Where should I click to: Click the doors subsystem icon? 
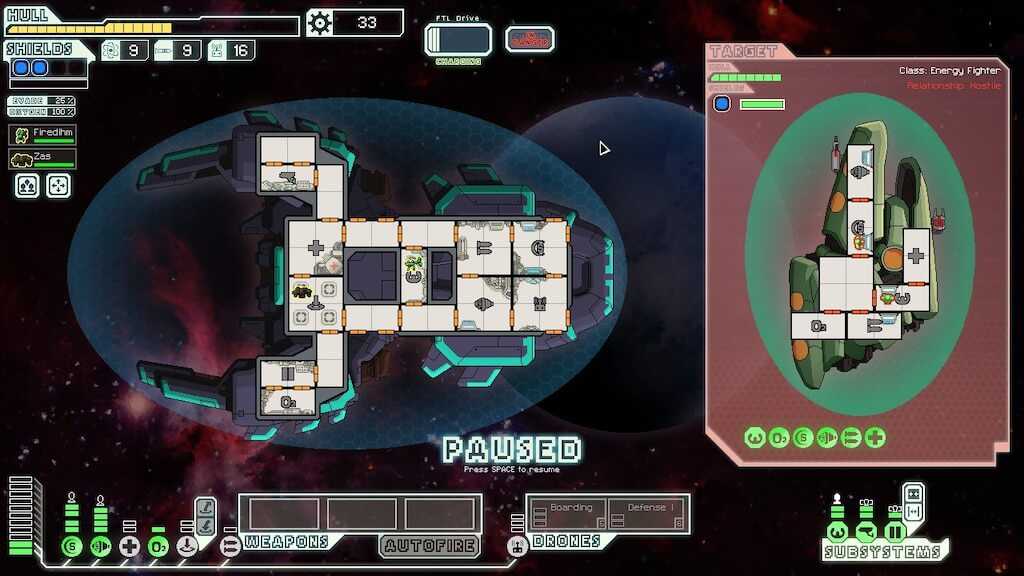(895, 531)
